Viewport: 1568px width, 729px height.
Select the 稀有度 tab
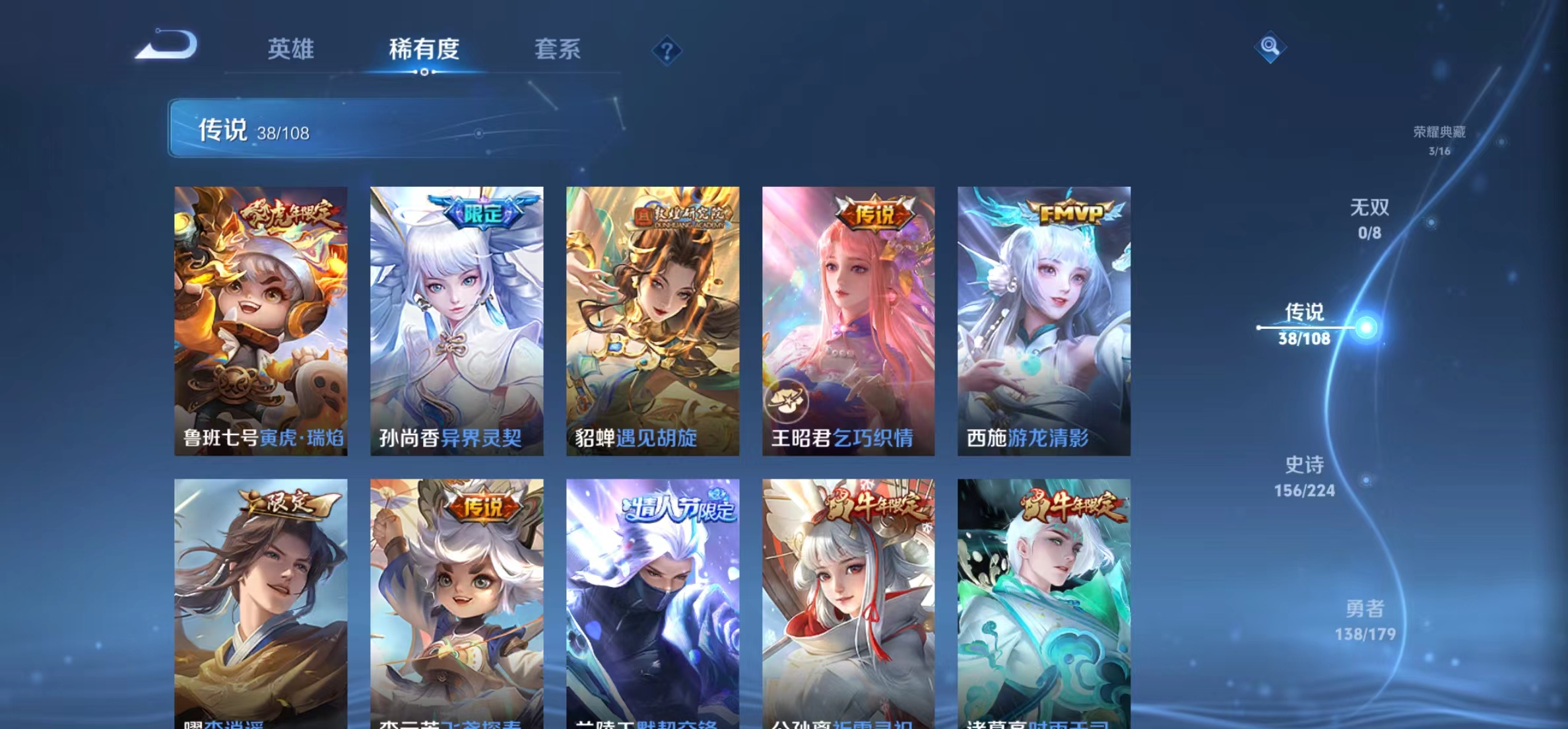point(424,50)
